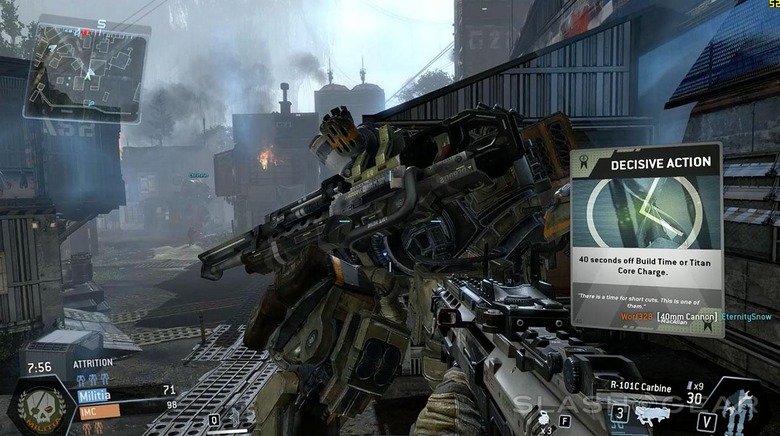Viewport: 780px width, 436px height.
Task: Click the Attrition game mode label
Action: click(x=92, y=364)
